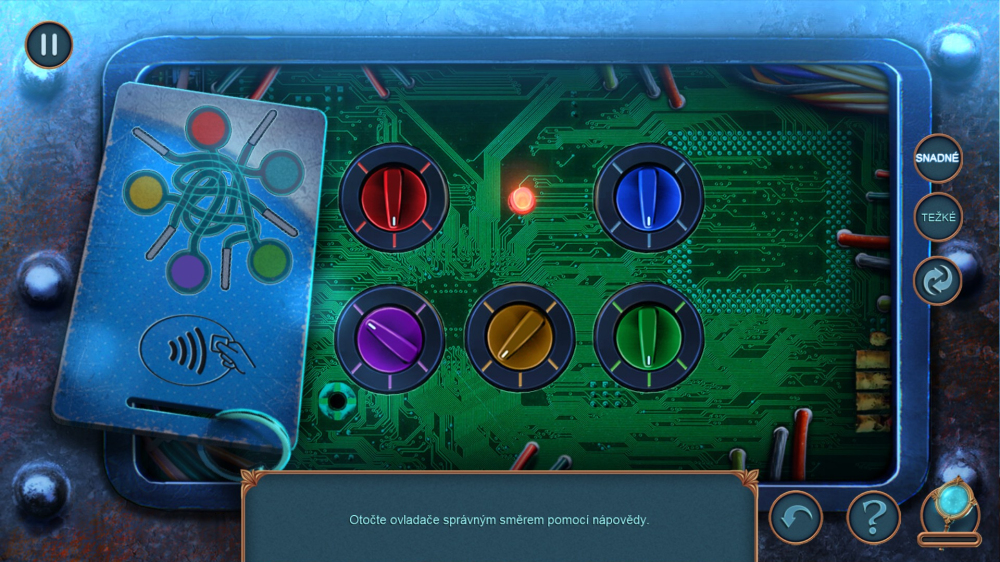Rotate the blue dial knob
Image resolution: width=1000 pixels, height=562 pixels.
(x=649, y=197)
